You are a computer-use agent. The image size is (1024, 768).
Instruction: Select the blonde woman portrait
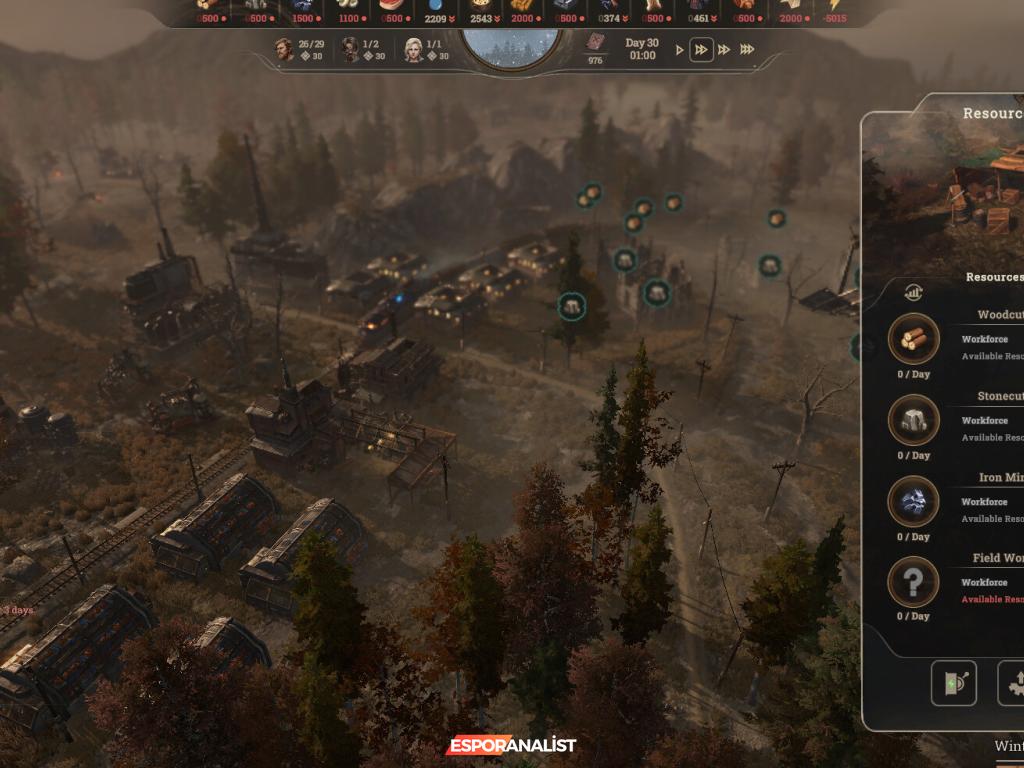coord(413,49)
